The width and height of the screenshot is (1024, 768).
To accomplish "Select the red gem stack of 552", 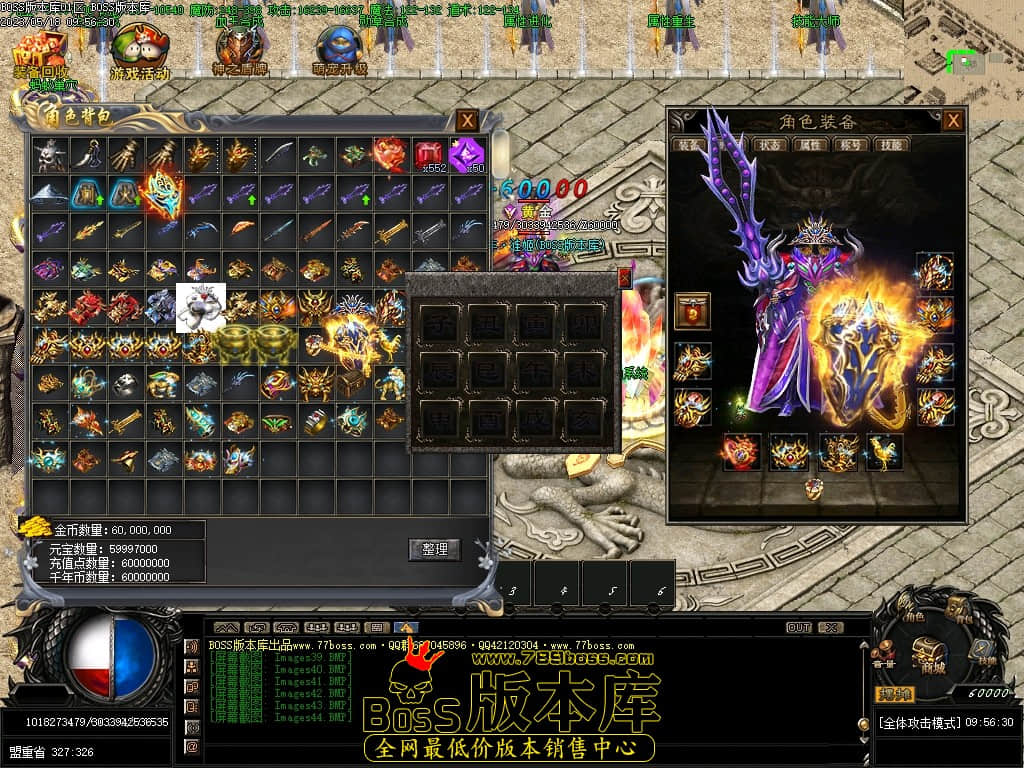I will (430, 155).
